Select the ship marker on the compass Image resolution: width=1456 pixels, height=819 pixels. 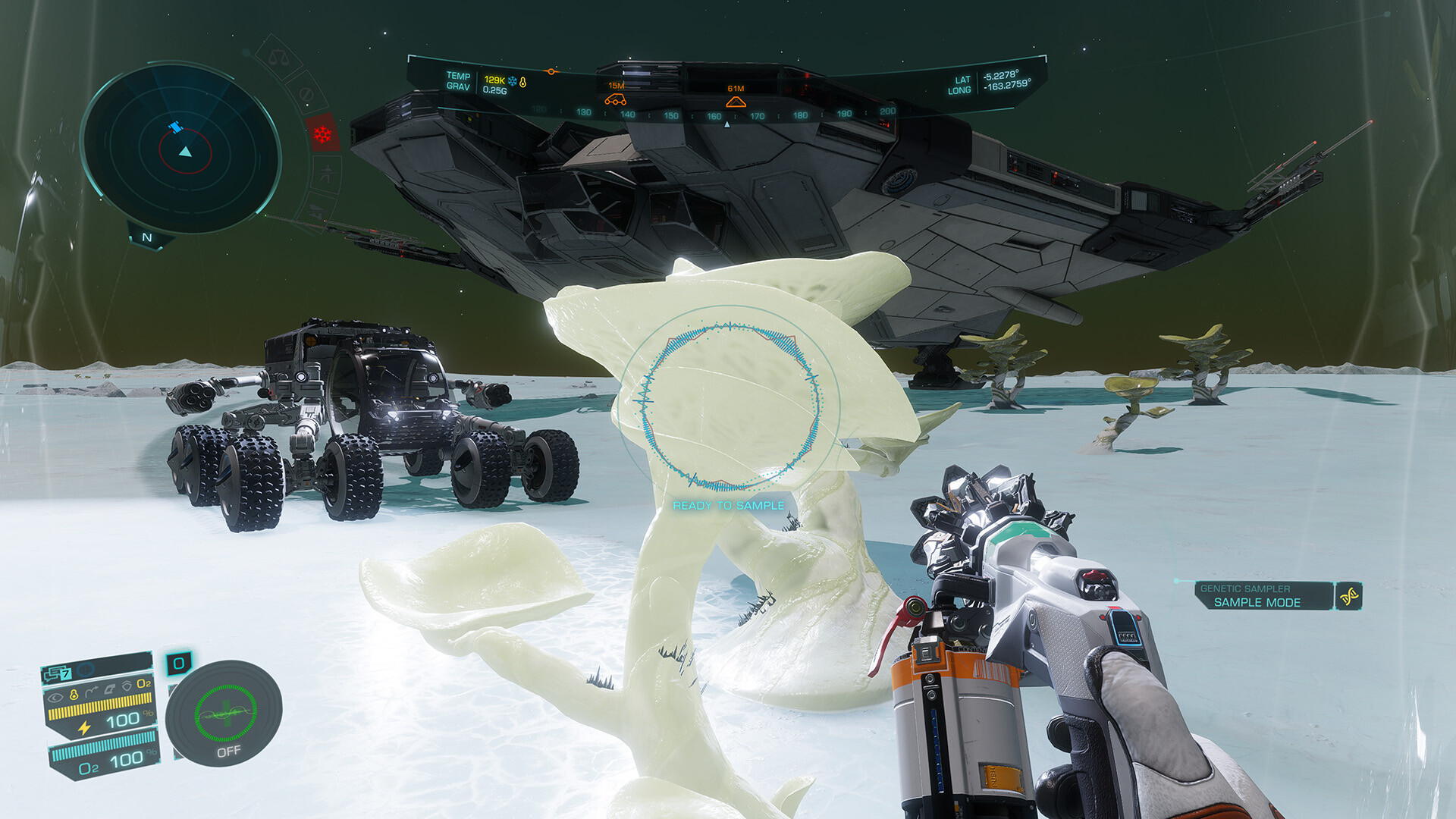[x=736, y=102]
